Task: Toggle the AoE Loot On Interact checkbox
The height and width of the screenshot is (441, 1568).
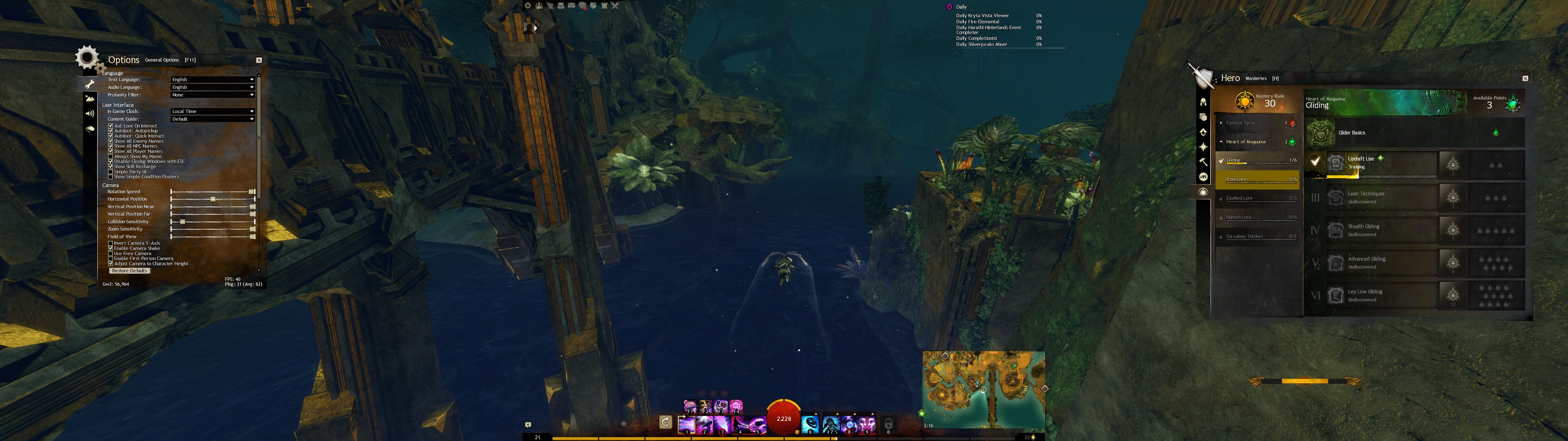Action: pyautogui.click(x=111, y=126)
